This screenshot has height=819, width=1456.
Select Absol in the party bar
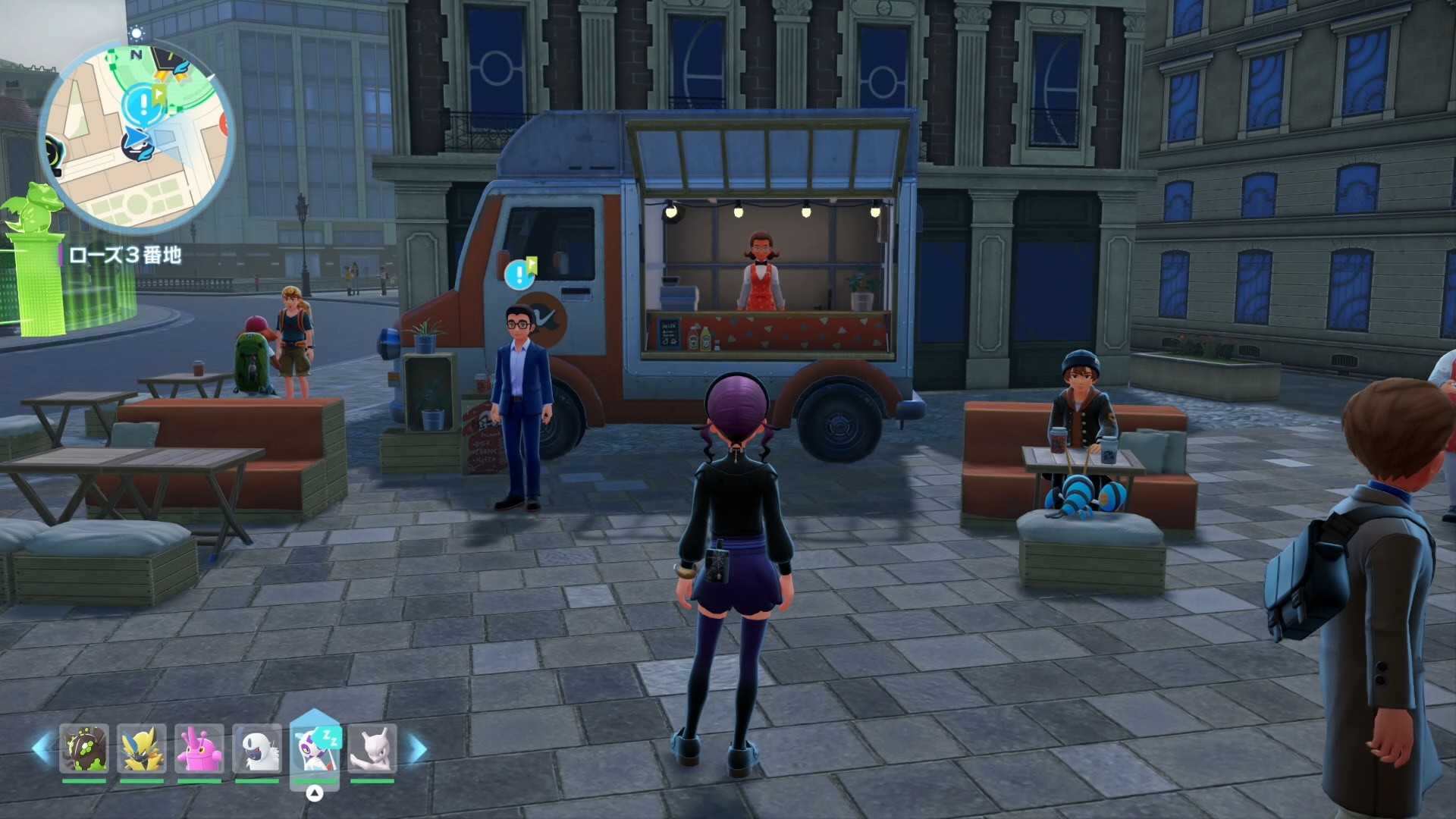pos(257,748)
